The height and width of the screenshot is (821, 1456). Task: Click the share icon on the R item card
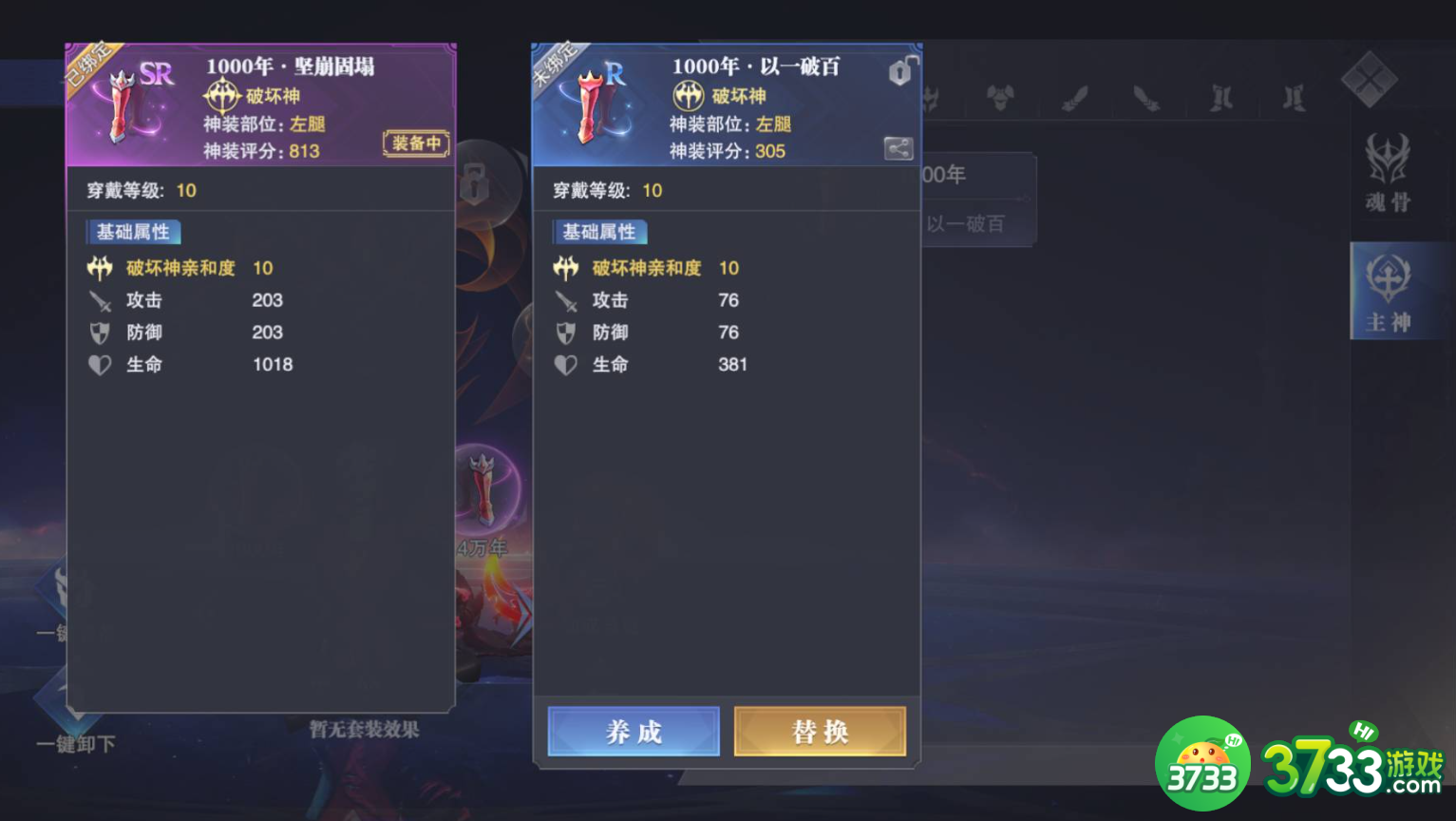[x=897, y=148]
